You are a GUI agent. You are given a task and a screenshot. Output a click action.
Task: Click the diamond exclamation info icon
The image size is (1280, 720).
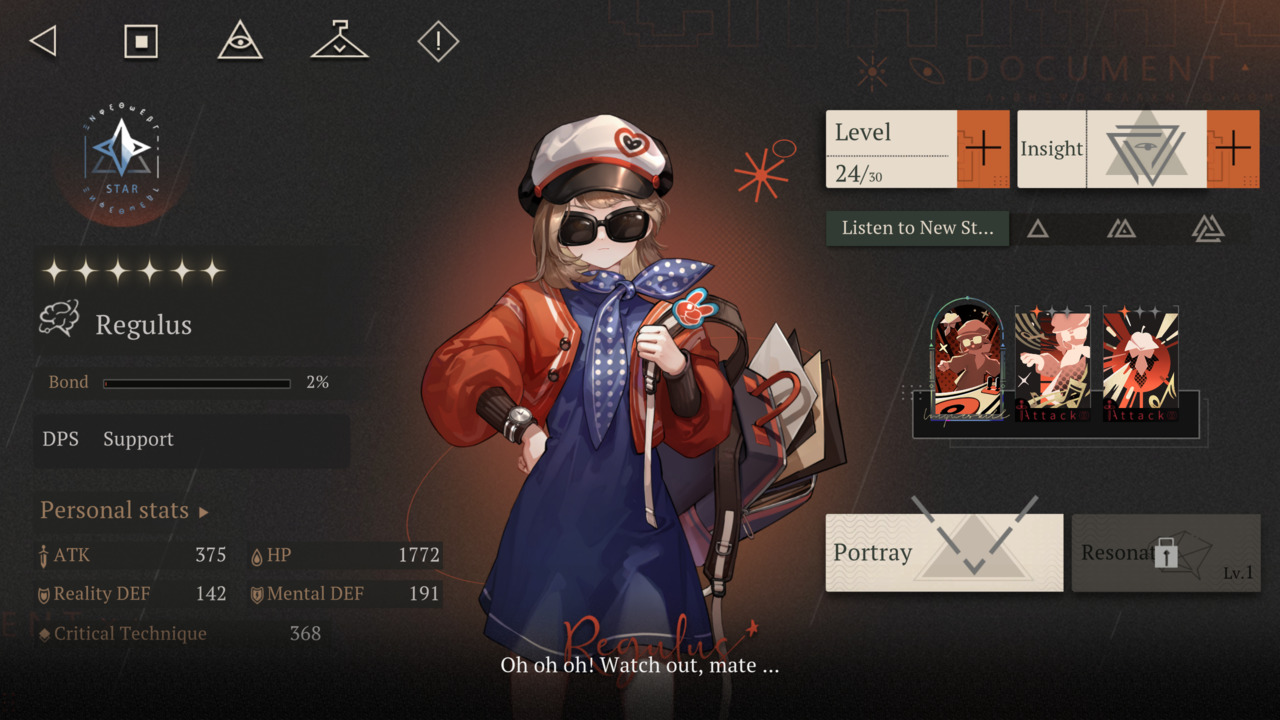[x=438, y=42]
